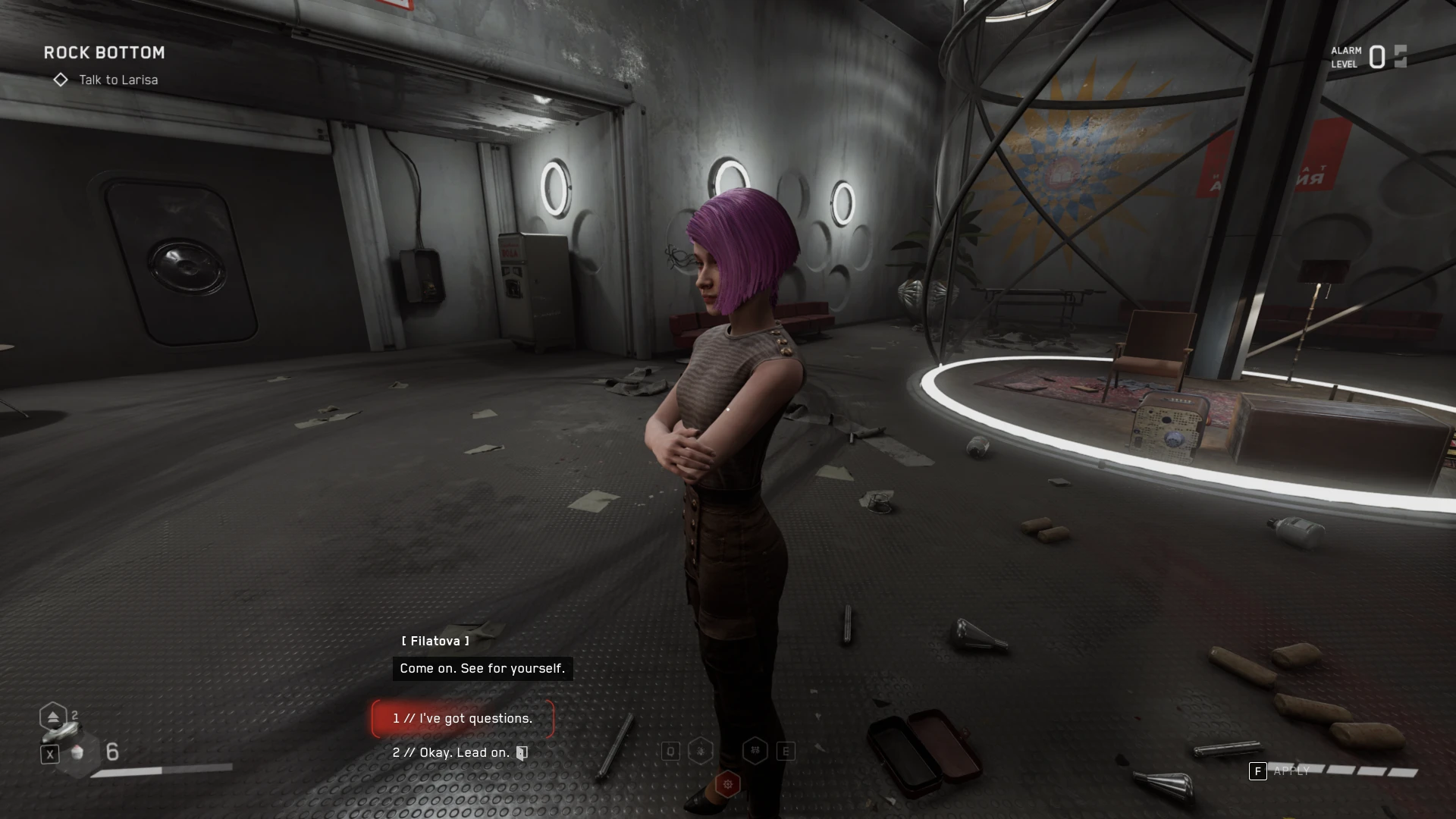
Task: Select the "Okay. Lead on." dialogue option
Action: [x=452, y=753]
